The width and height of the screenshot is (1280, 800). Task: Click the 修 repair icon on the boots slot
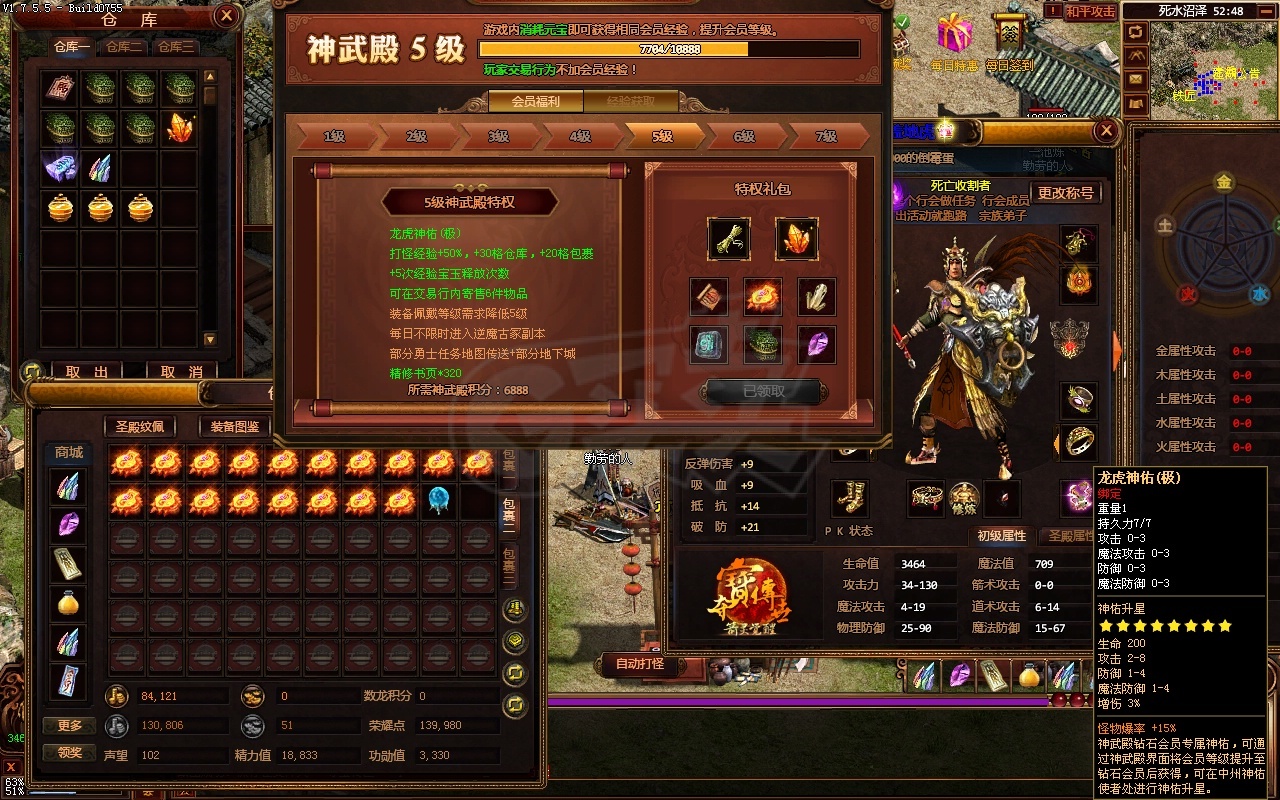coord(964,498)
